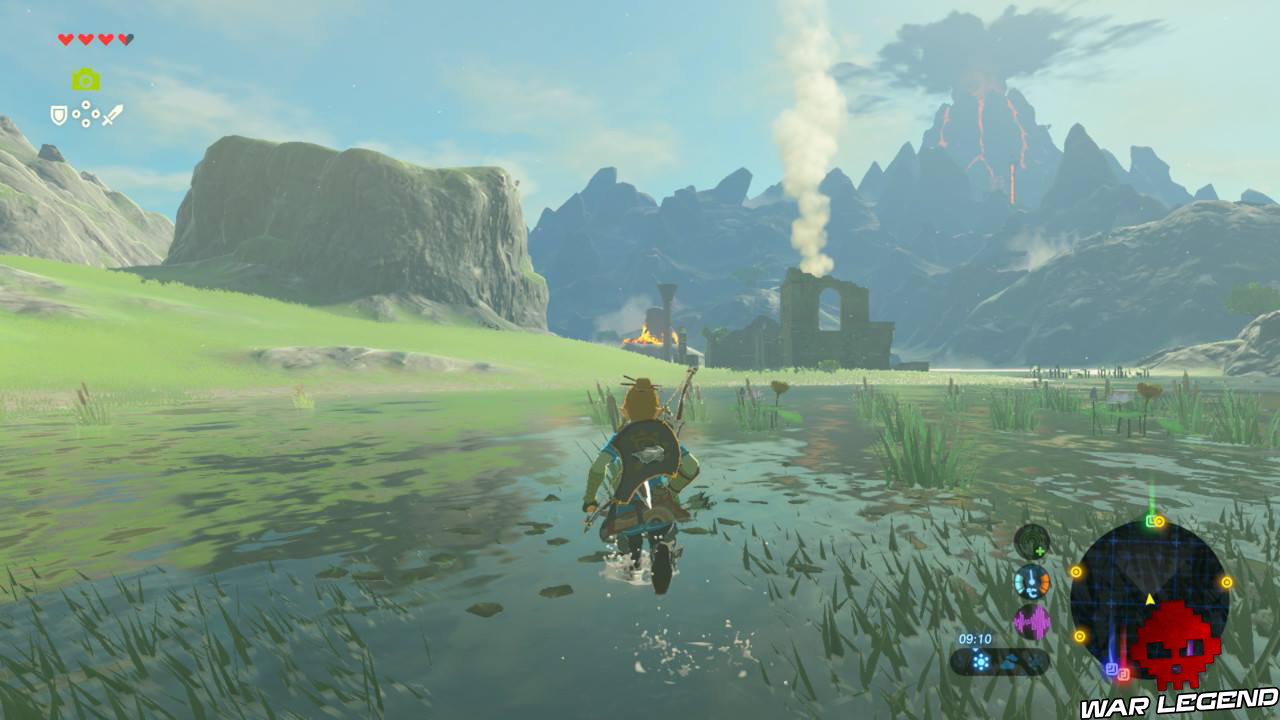
Task: Click the shield icon in the weapon HUD
Action: click(58, 115)
